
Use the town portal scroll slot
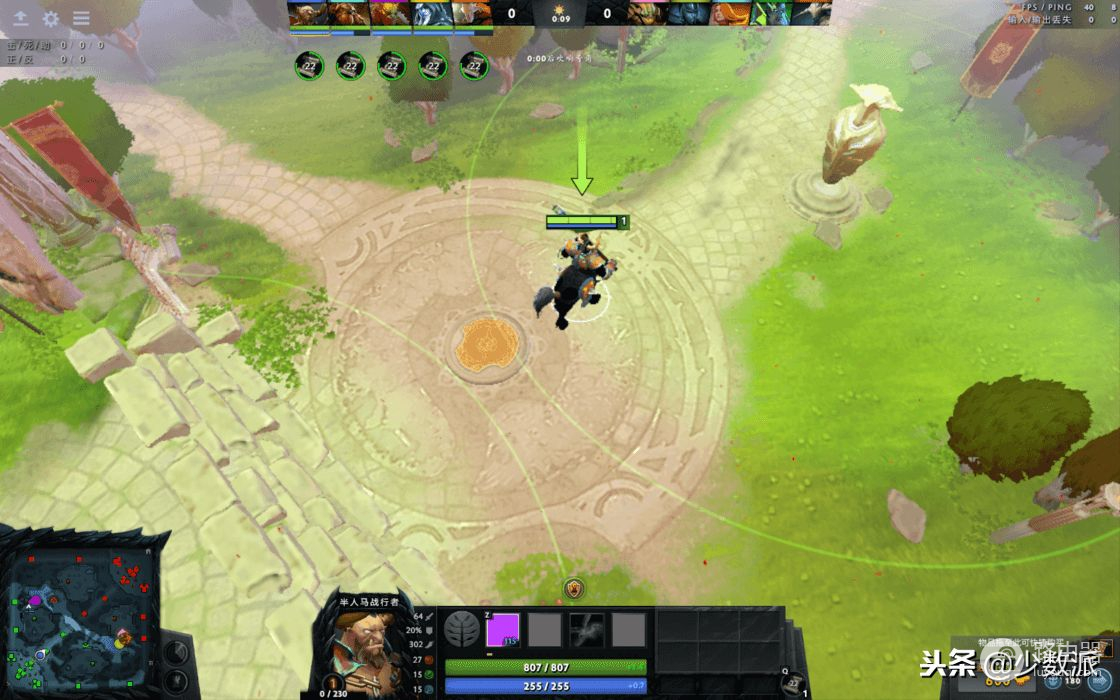click(x=793, y=683)
